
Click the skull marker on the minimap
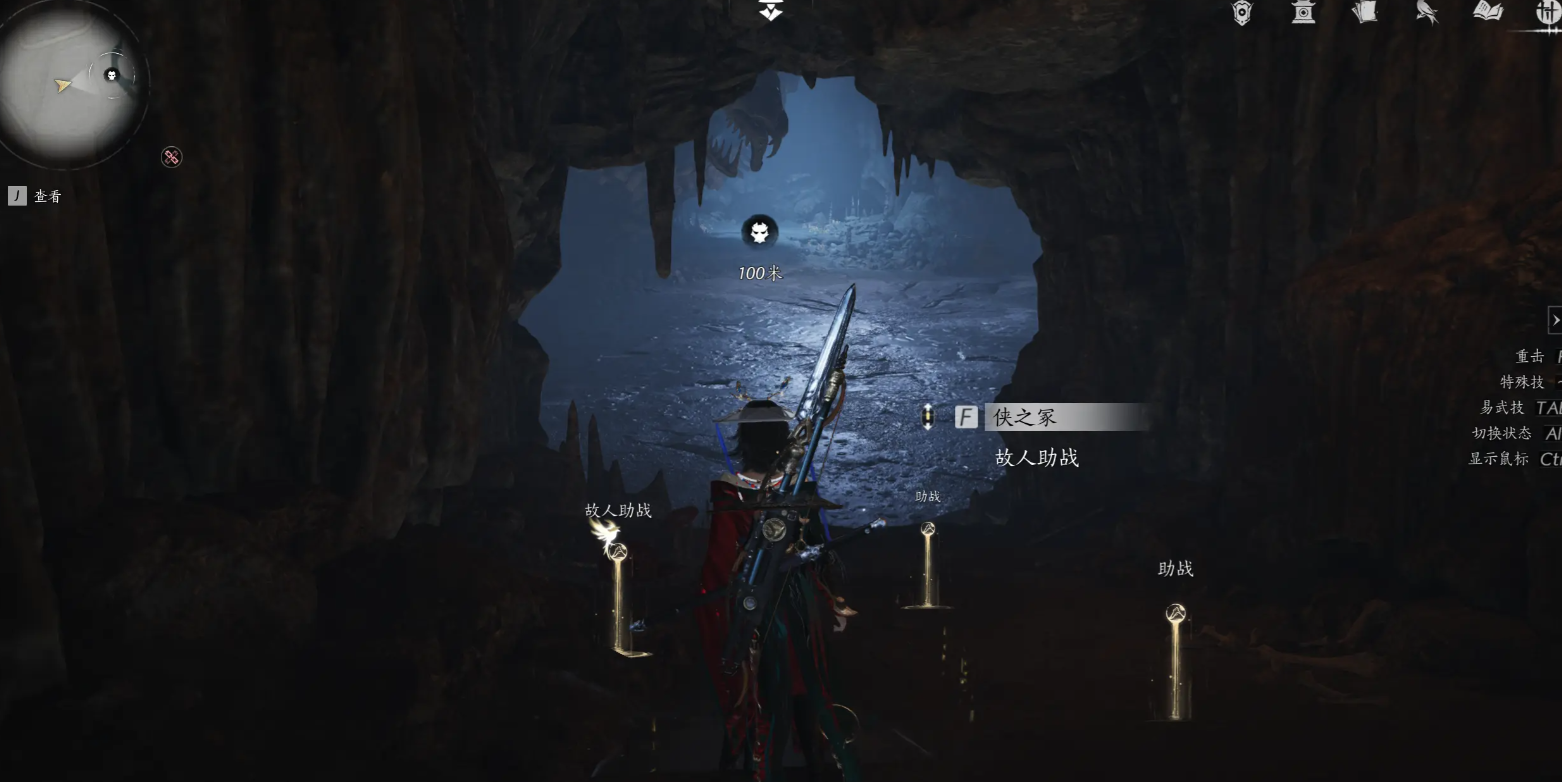click(112, 75)
